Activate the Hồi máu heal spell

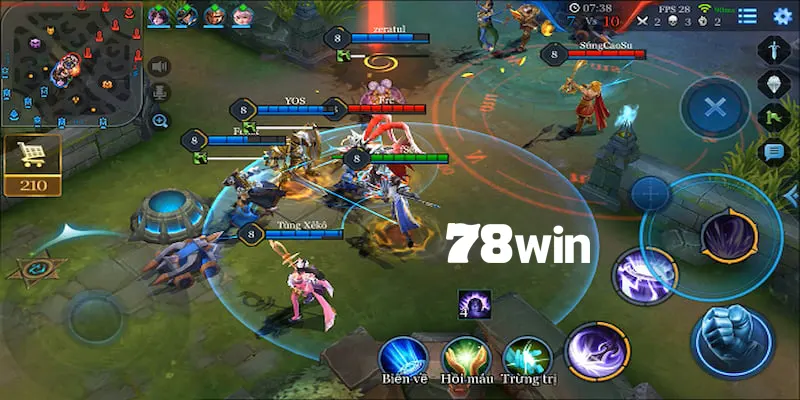465,357
